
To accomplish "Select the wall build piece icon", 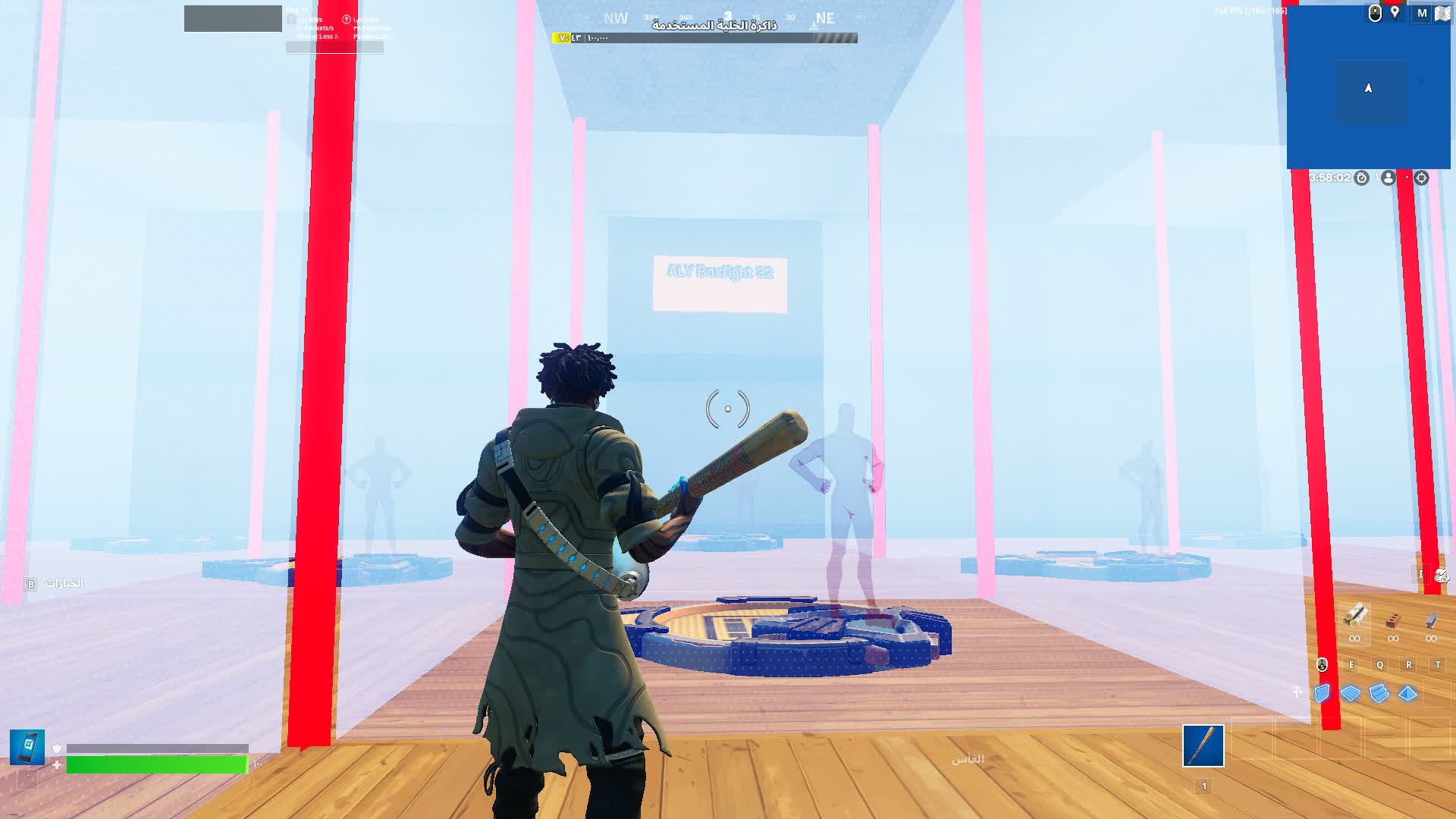I will click(x=1322, y=692).
